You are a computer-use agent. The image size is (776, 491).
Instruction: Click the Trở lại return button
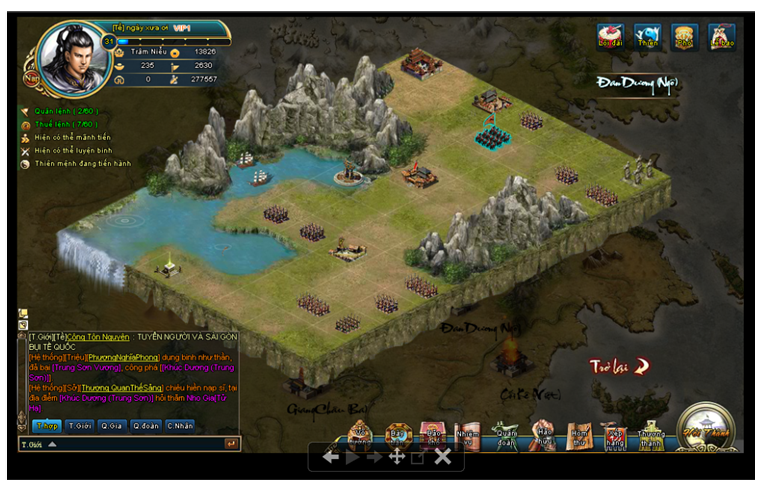tap(619, 366)
